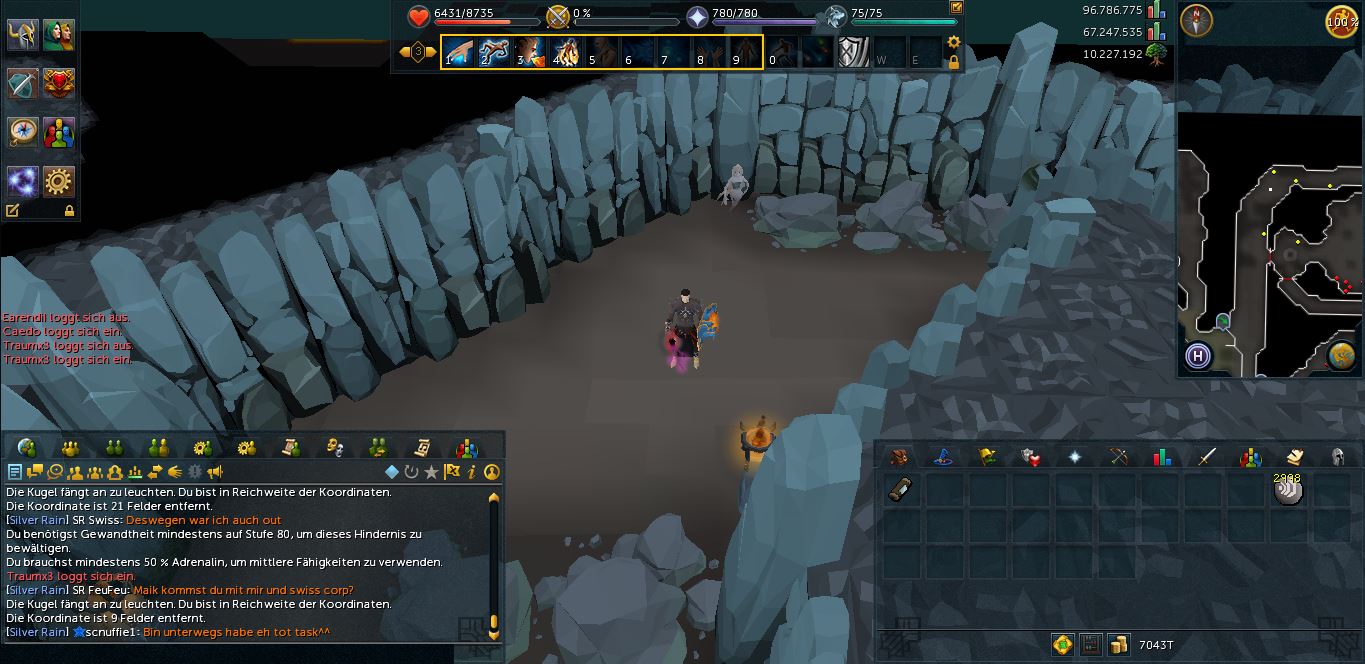Click the compass on the minimap
The height and width of the screenshot is (664, 1365).
pyautogui.click(x=1197, y=20)
